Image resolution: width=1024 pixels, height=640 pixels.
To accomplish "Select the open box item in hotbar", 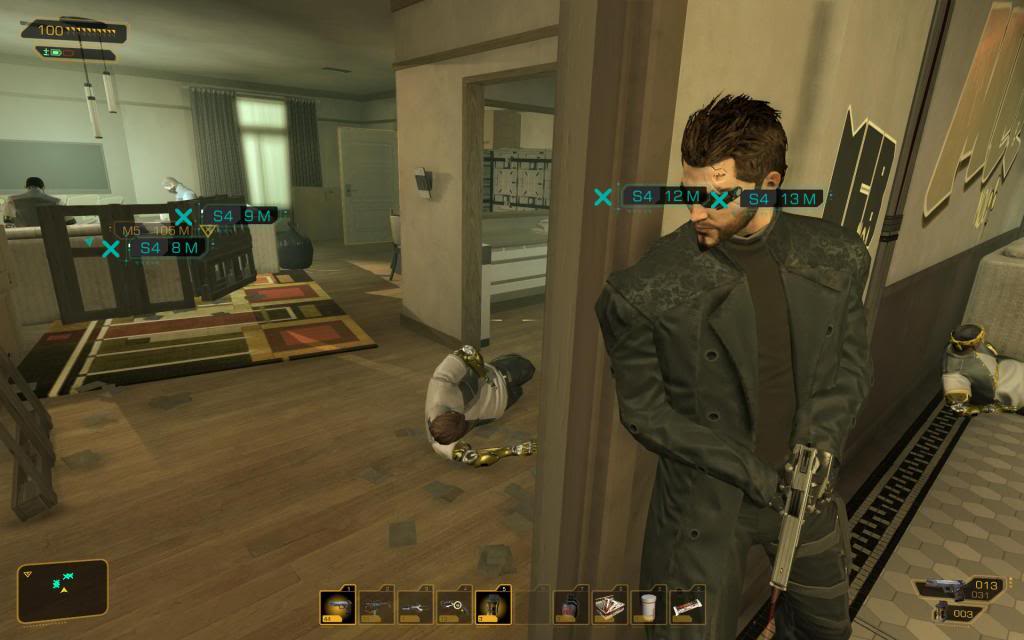I will [610, 606].
